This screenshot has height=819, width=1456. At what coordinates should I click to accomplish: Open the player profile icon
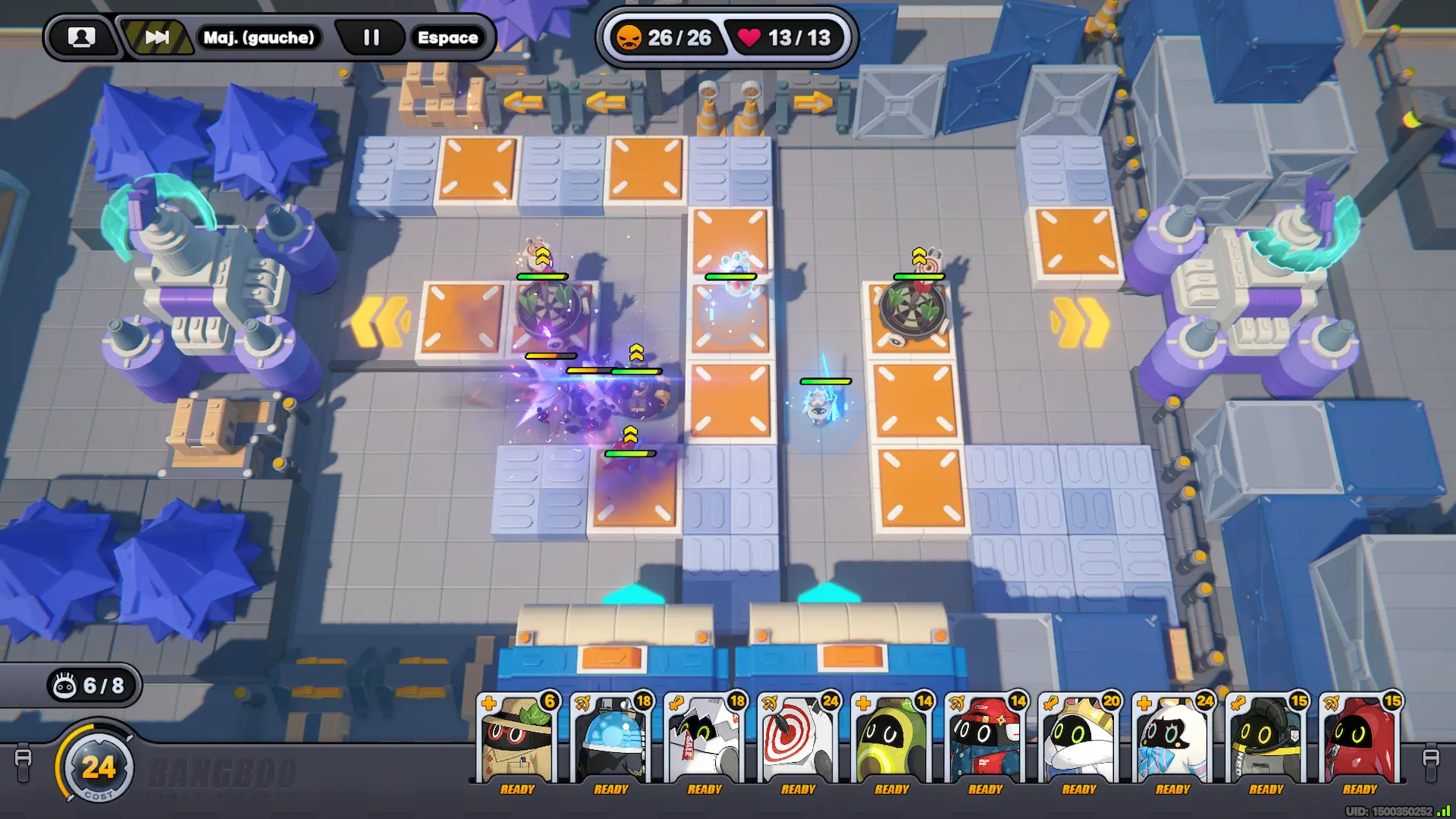coord(82,37)
